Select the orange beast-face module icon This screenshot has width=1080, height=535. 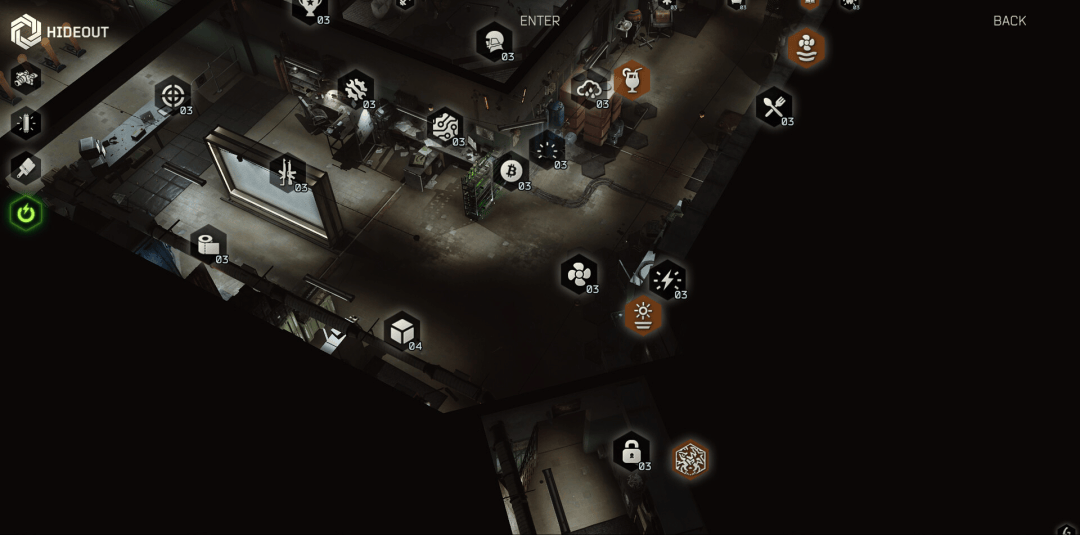(689, 460)
